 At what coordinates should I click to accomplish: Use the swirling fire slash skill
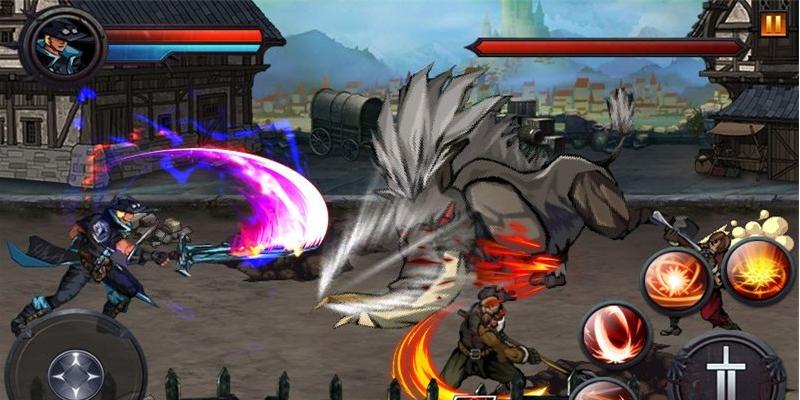click(x=674, y=281)
